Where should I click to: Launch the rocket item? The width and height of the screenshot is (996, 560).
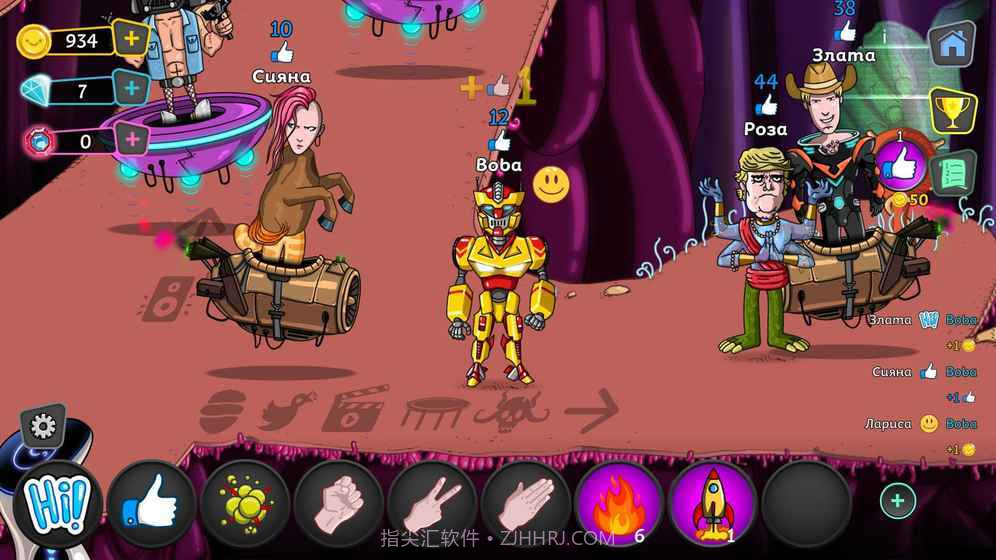[x=713, y=505]
